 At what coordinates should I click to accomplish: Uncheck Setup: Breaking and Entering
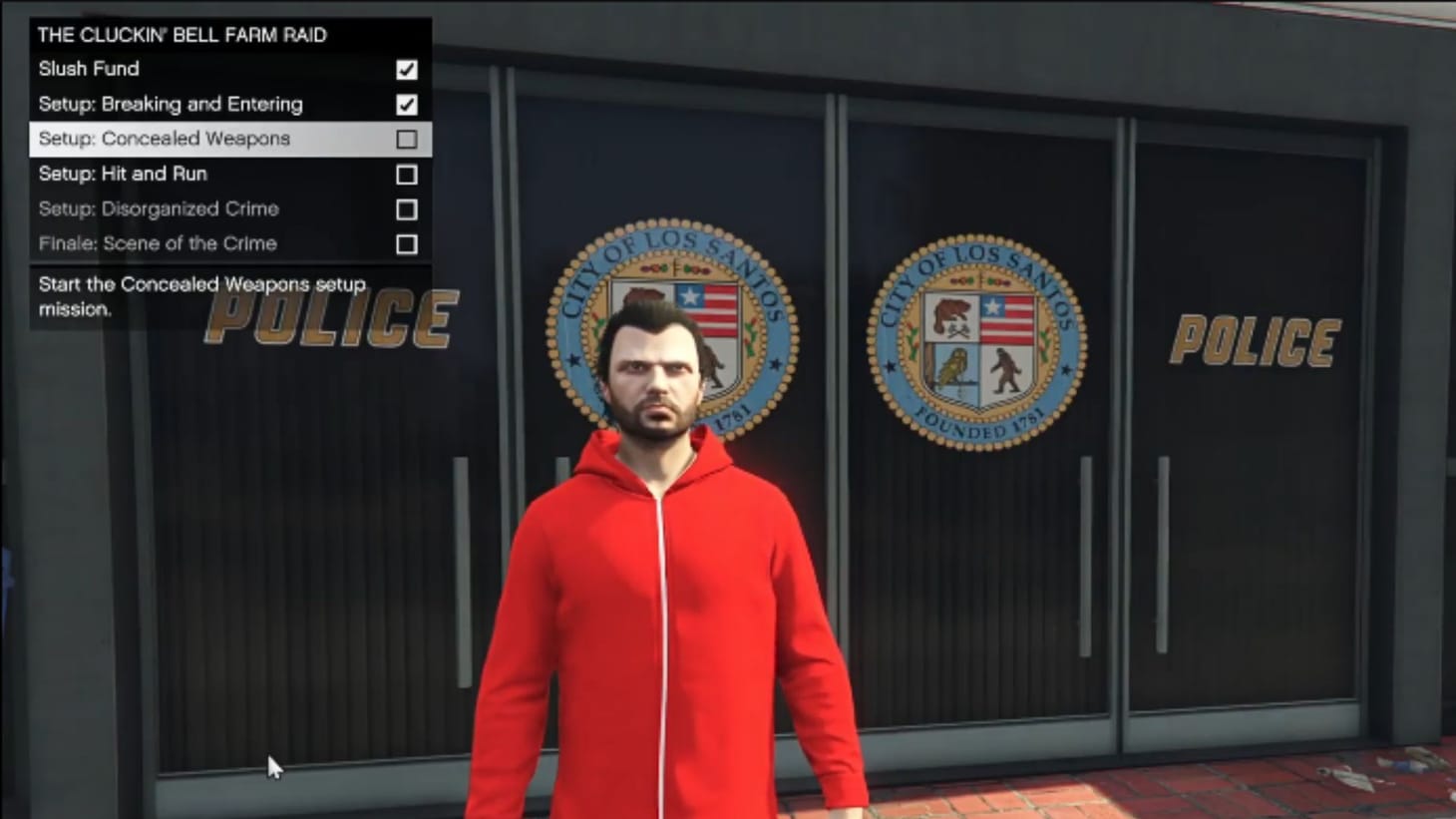(x=406, y=105)
